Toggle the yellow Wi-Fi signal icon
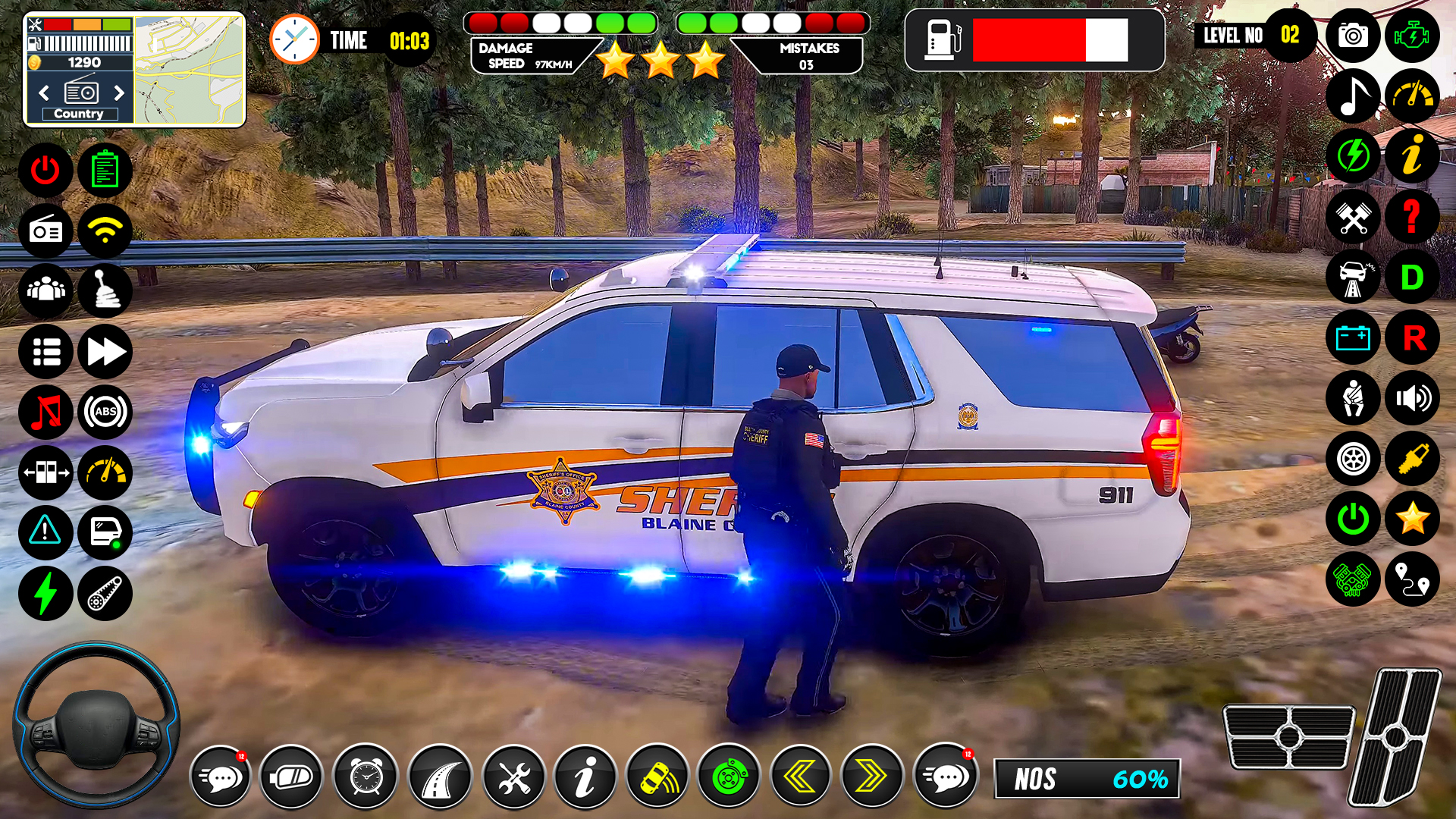 pos(105,231)
